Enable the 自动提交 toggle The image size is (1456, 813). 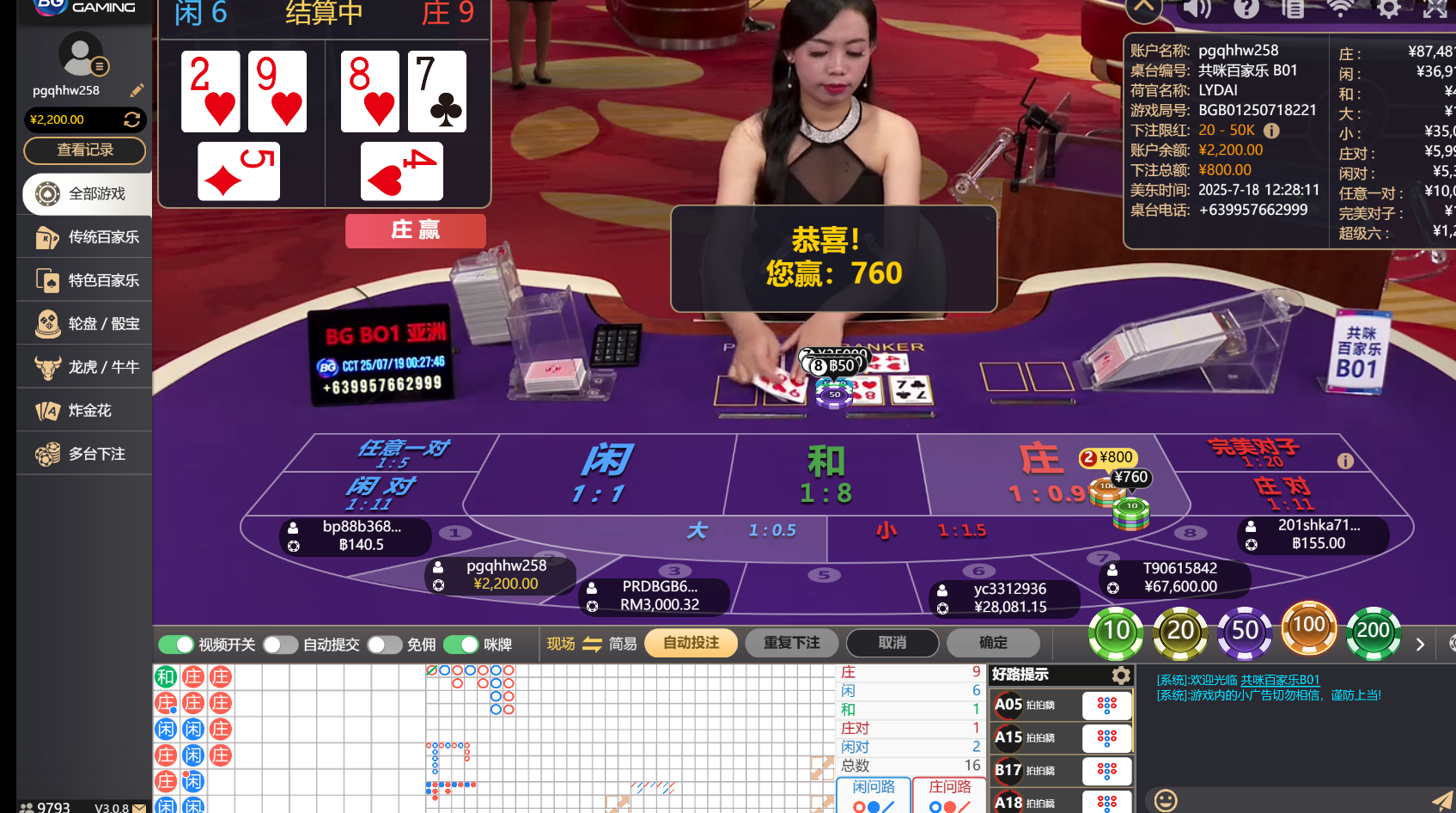coord(280,644)
